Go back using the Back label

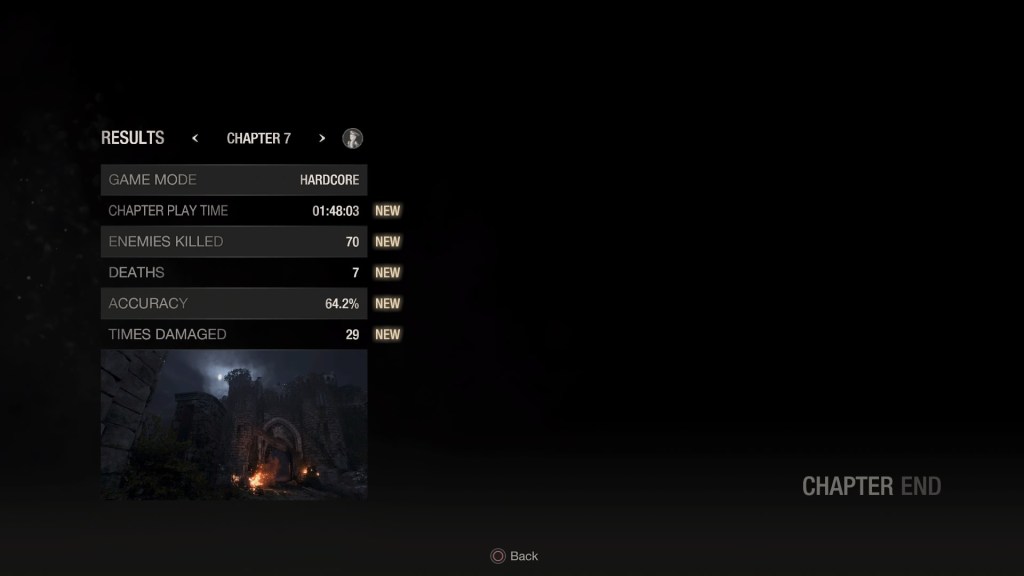coord(523,556)
